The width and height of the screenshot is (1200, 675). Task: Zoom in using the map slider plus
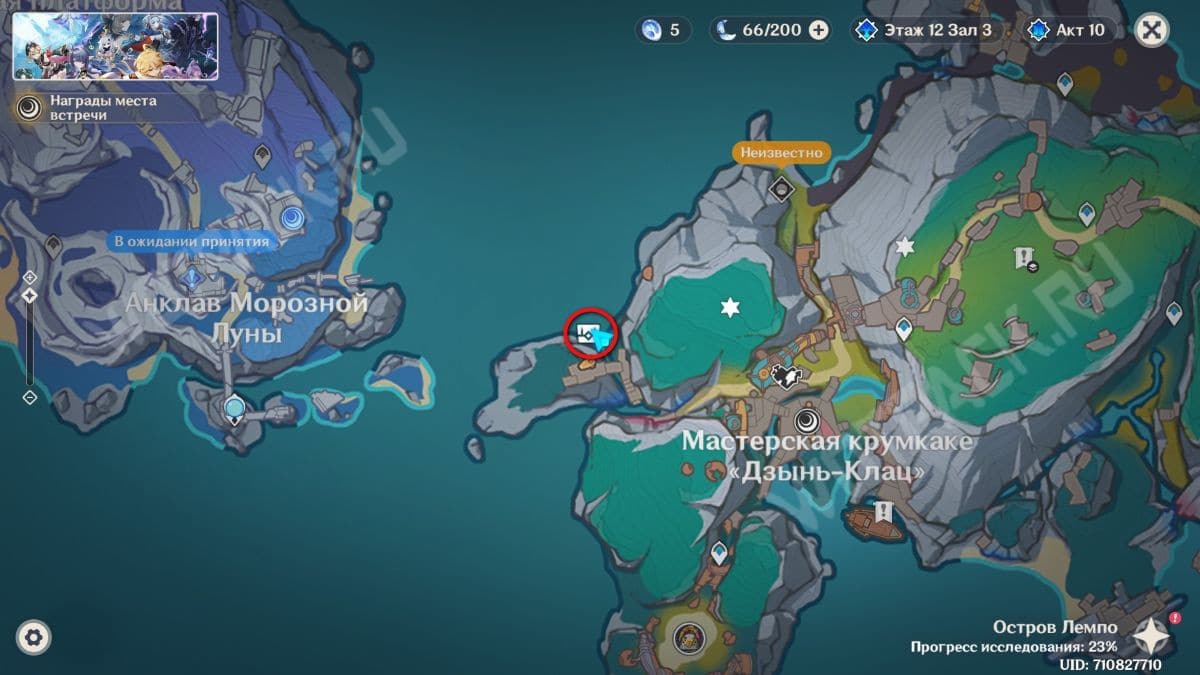click(30, 276)
